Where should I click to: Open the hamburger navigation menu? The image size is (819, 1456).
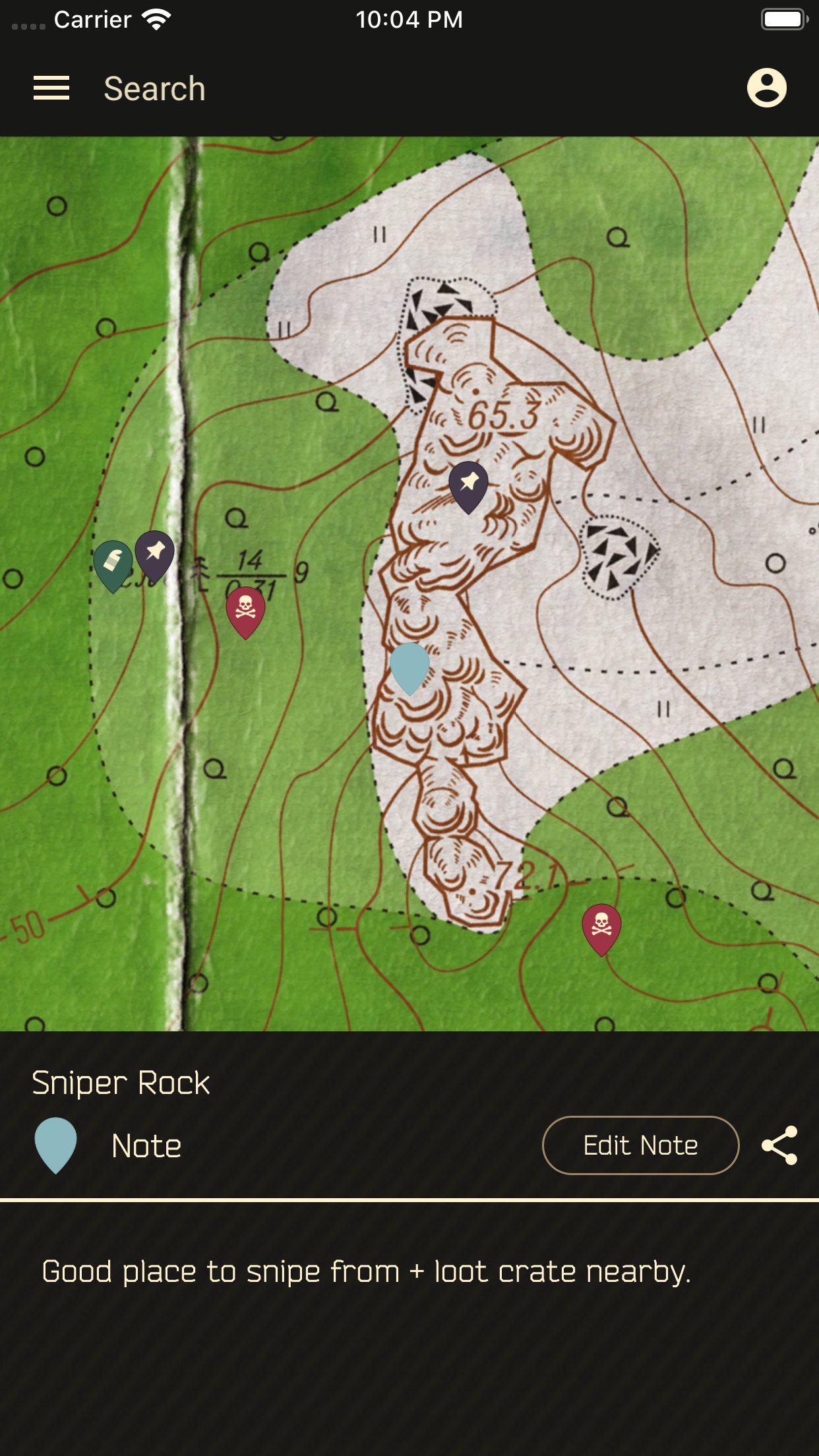click(51, 88)
